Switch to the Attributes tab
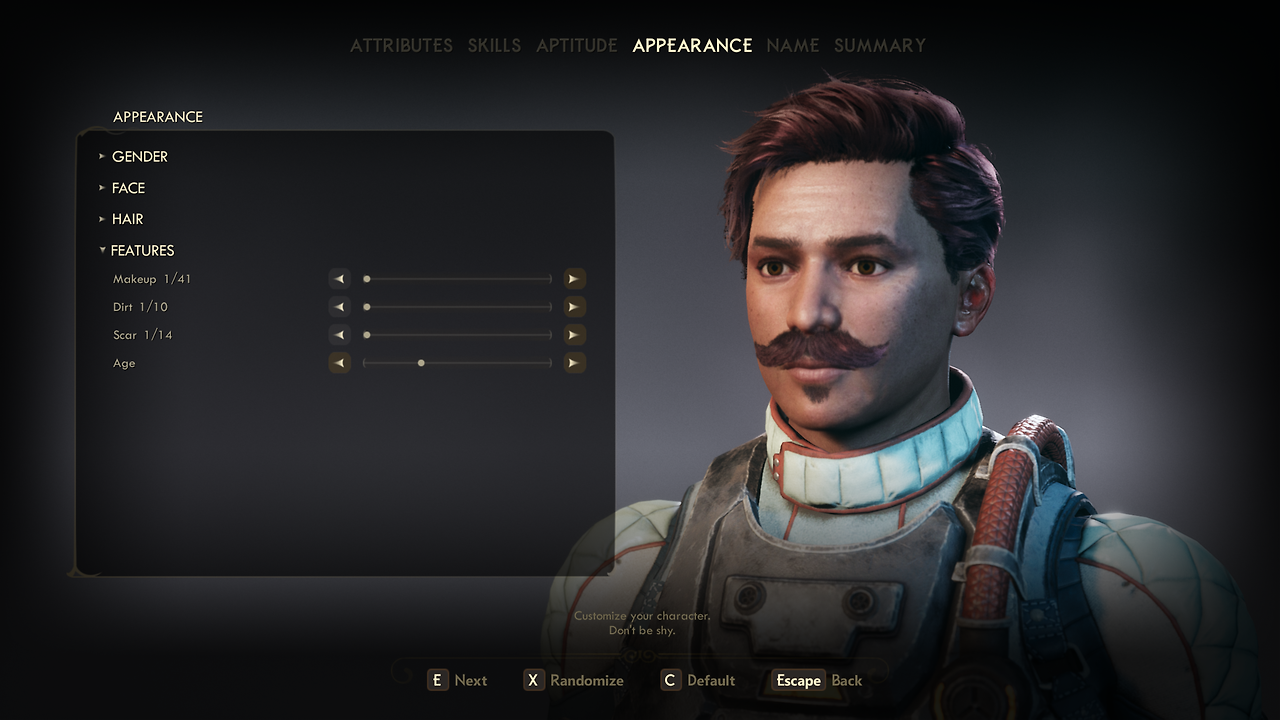The width and height of the screenshot is (1280, 720). [x=401, y=46]
